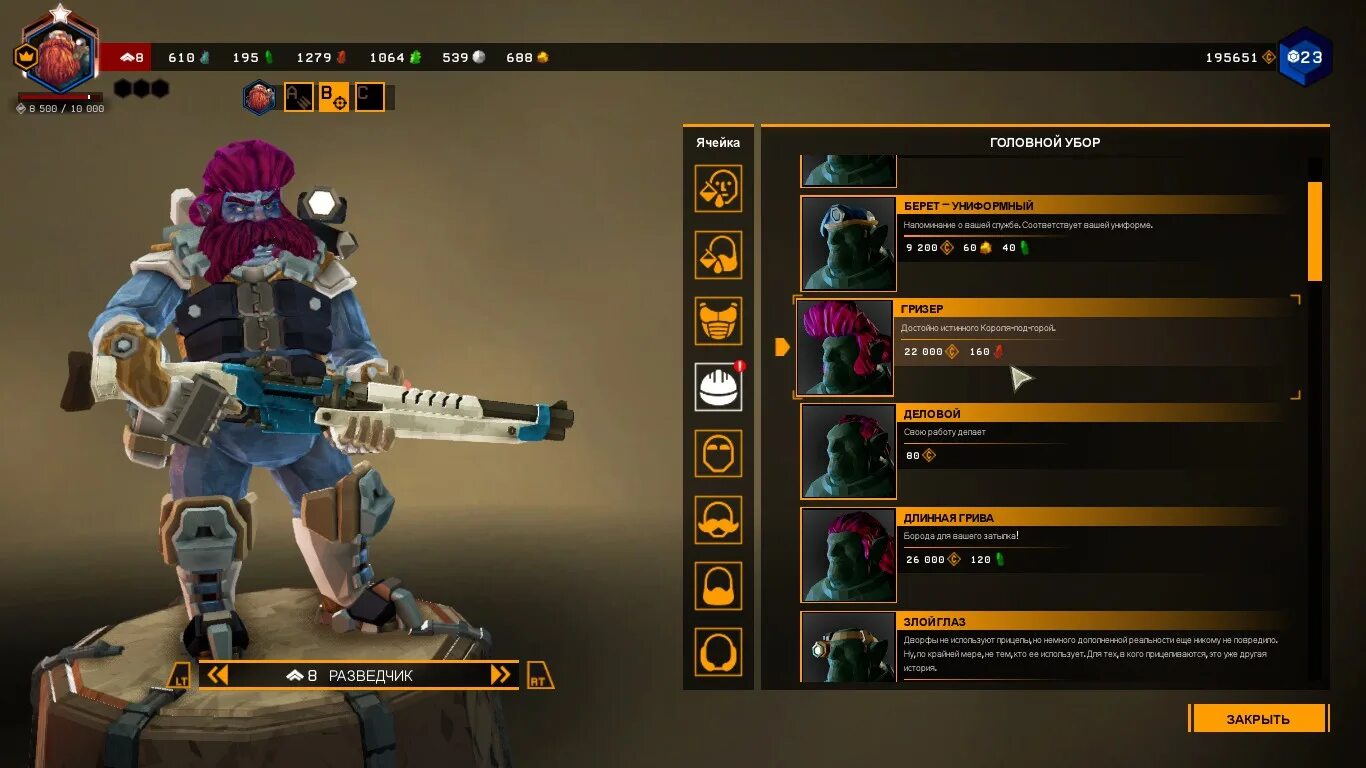The width and height of the screenshot is (1366, 768).
Task: Switch to the moustache slot
Action: coord(718,519)
